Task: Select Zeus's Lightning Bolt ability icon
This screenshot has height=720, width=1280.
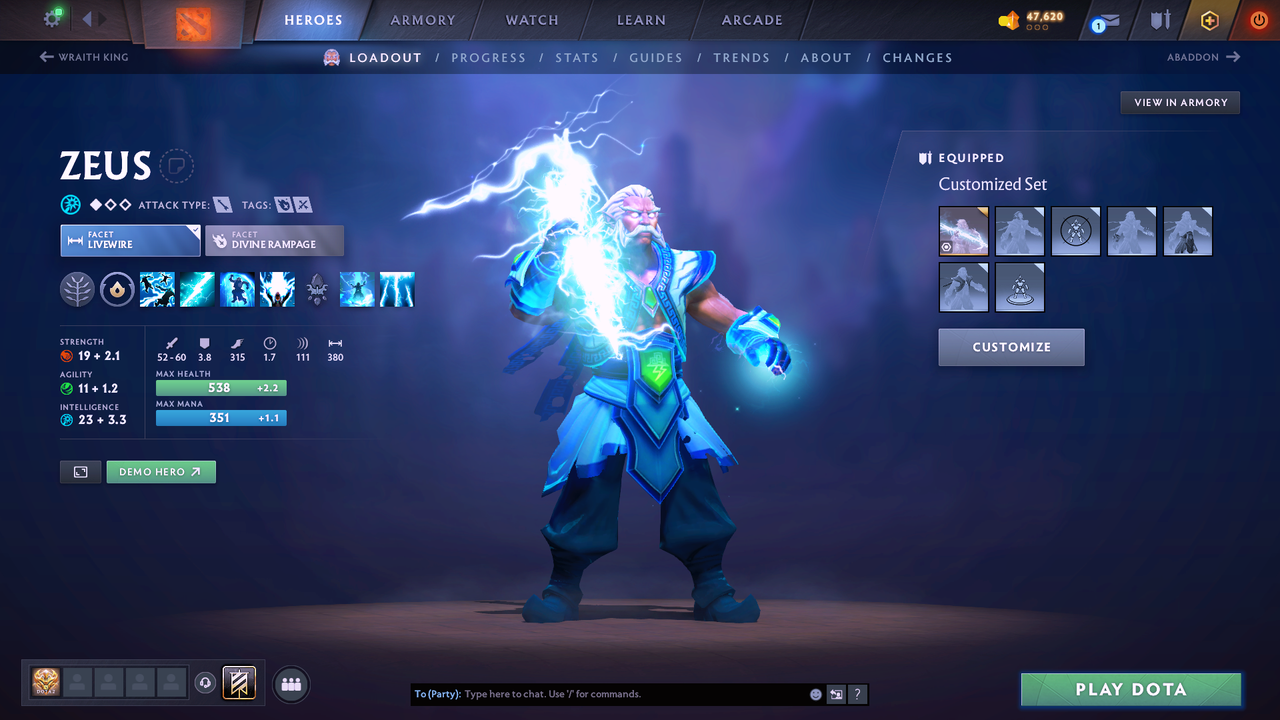Action: [197, 289]
